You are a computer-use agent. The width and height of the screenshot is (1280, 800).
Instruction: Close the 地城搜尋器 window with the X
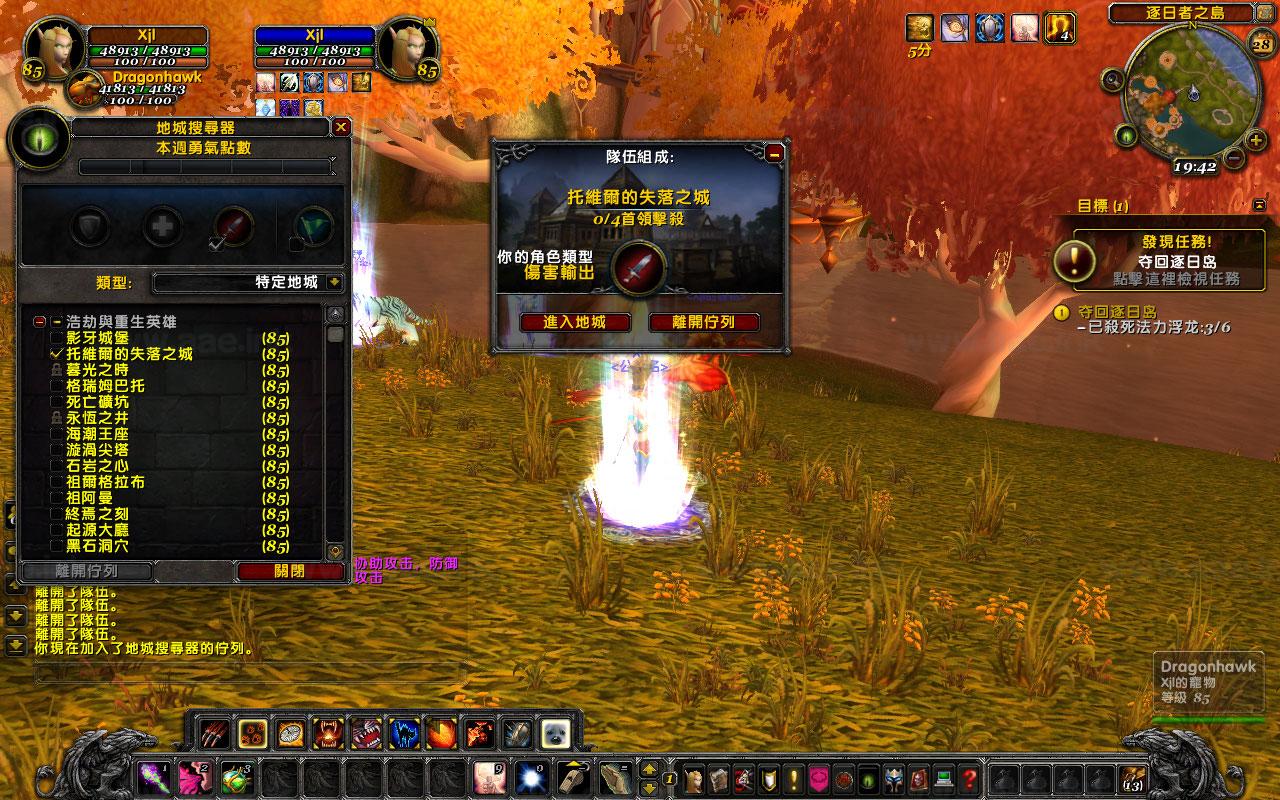point(341,128)
